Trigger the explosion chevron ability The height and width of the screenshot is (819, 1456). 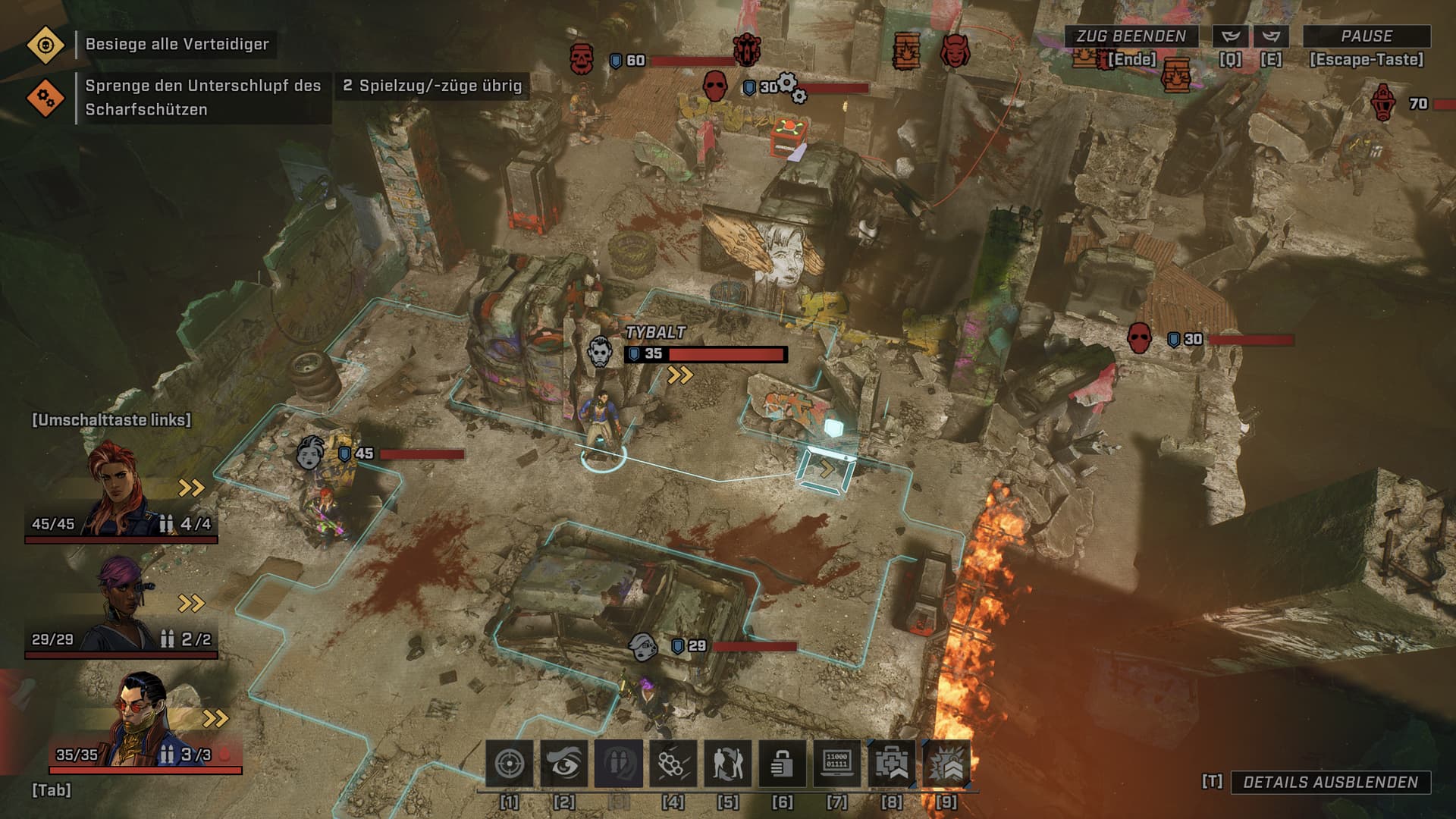pos(946,764)
